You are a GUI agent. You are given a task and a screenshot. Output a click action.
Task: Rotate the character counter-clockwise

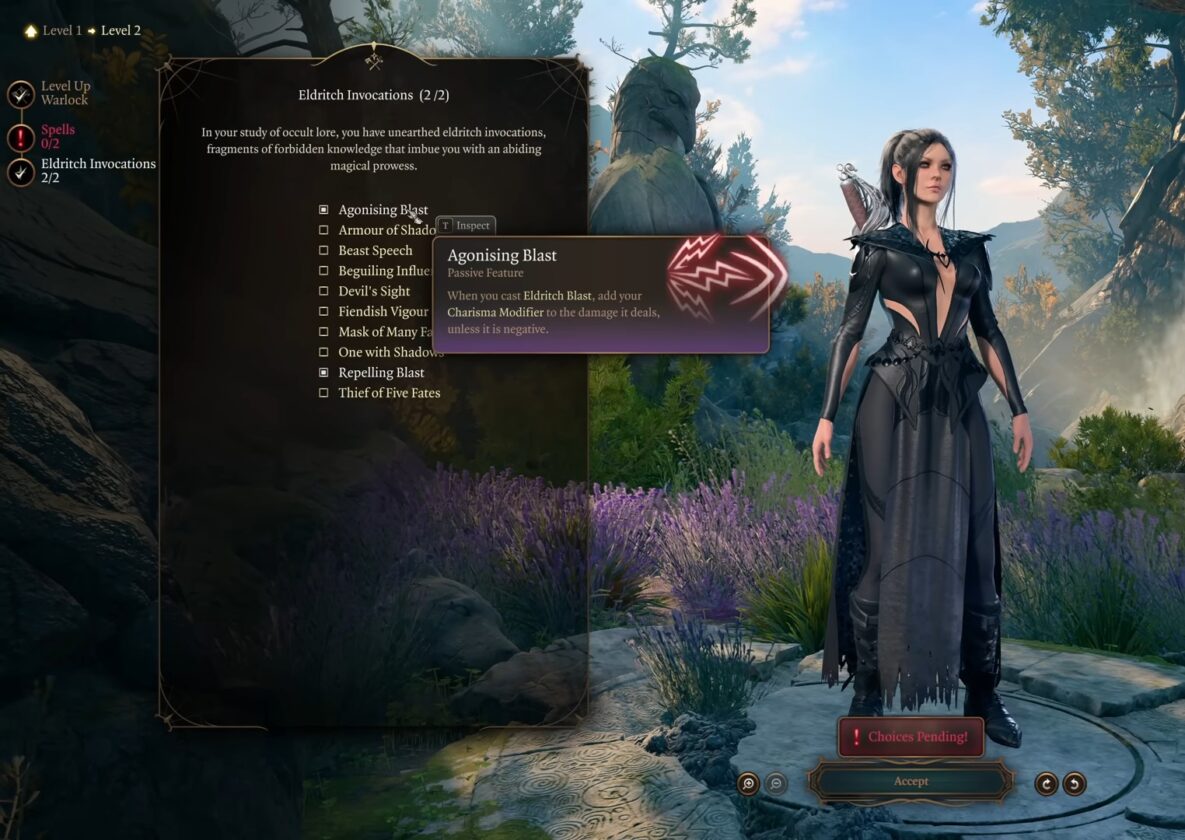pyautogui.click(x=1074, y=784)
